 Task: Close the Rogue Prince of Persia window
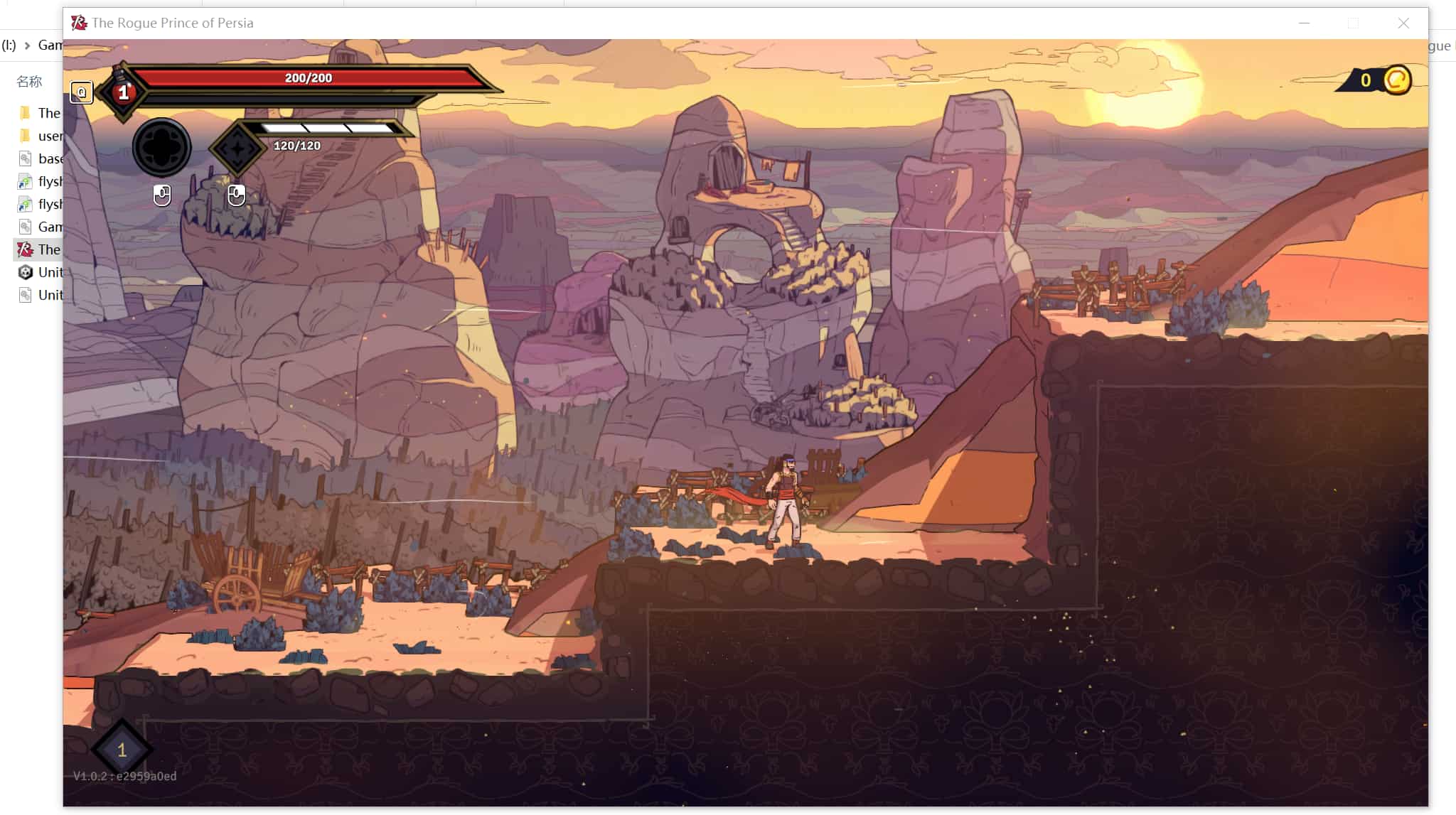[1403, 23]
